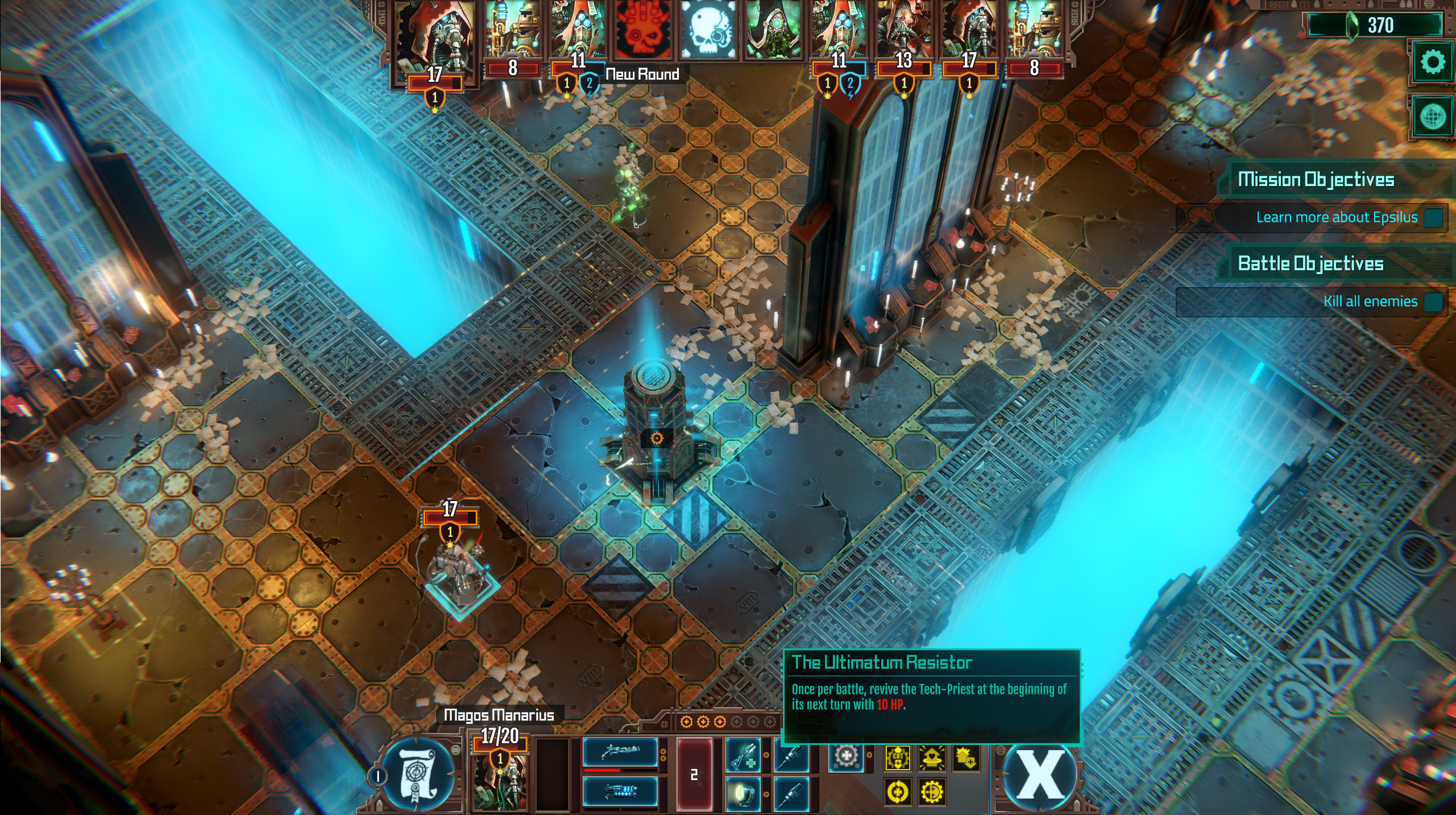Expand the Mission Objectives header
The image size is (1456, 815).
pyautogui.click(x=1316, y=180)
